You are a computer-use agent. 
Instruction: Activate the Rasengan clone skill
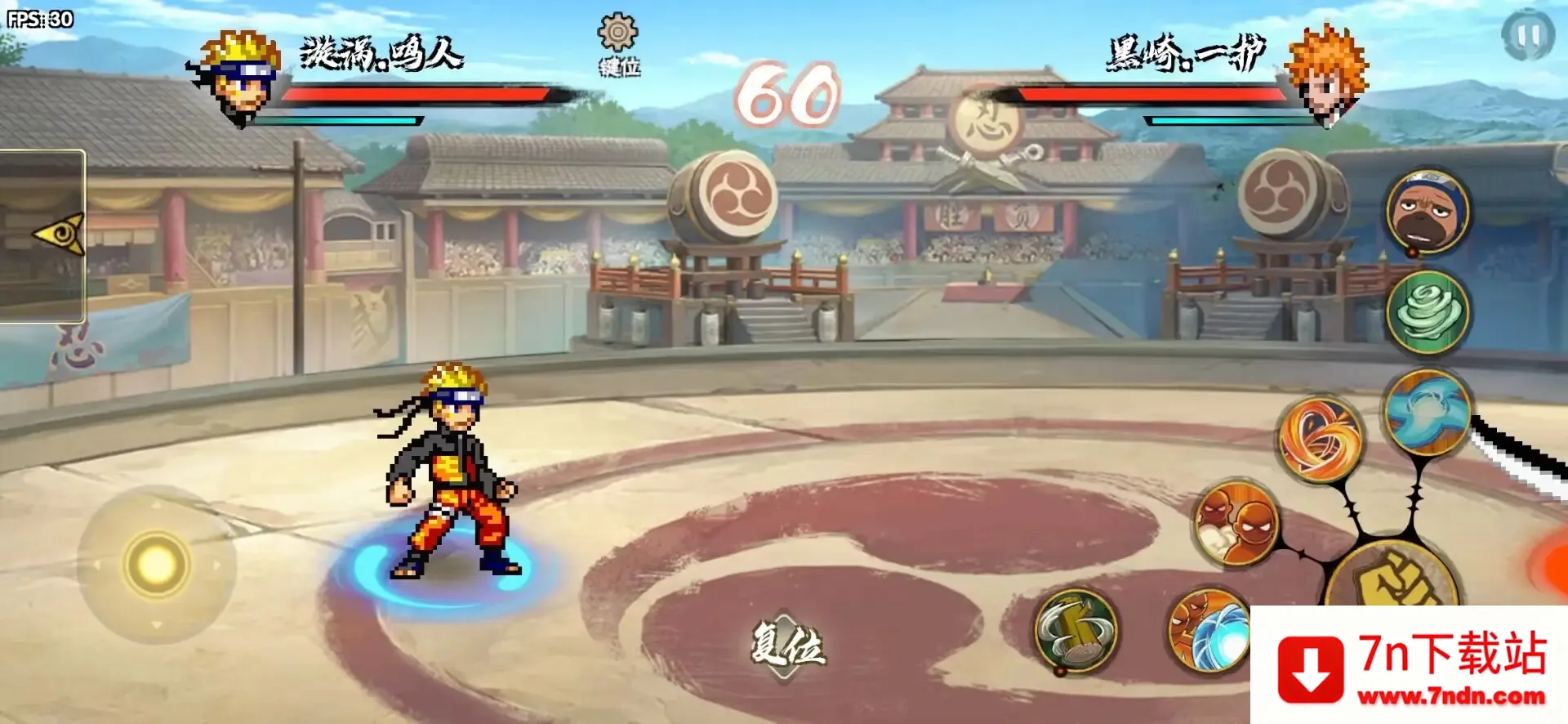pos(1209,629)
